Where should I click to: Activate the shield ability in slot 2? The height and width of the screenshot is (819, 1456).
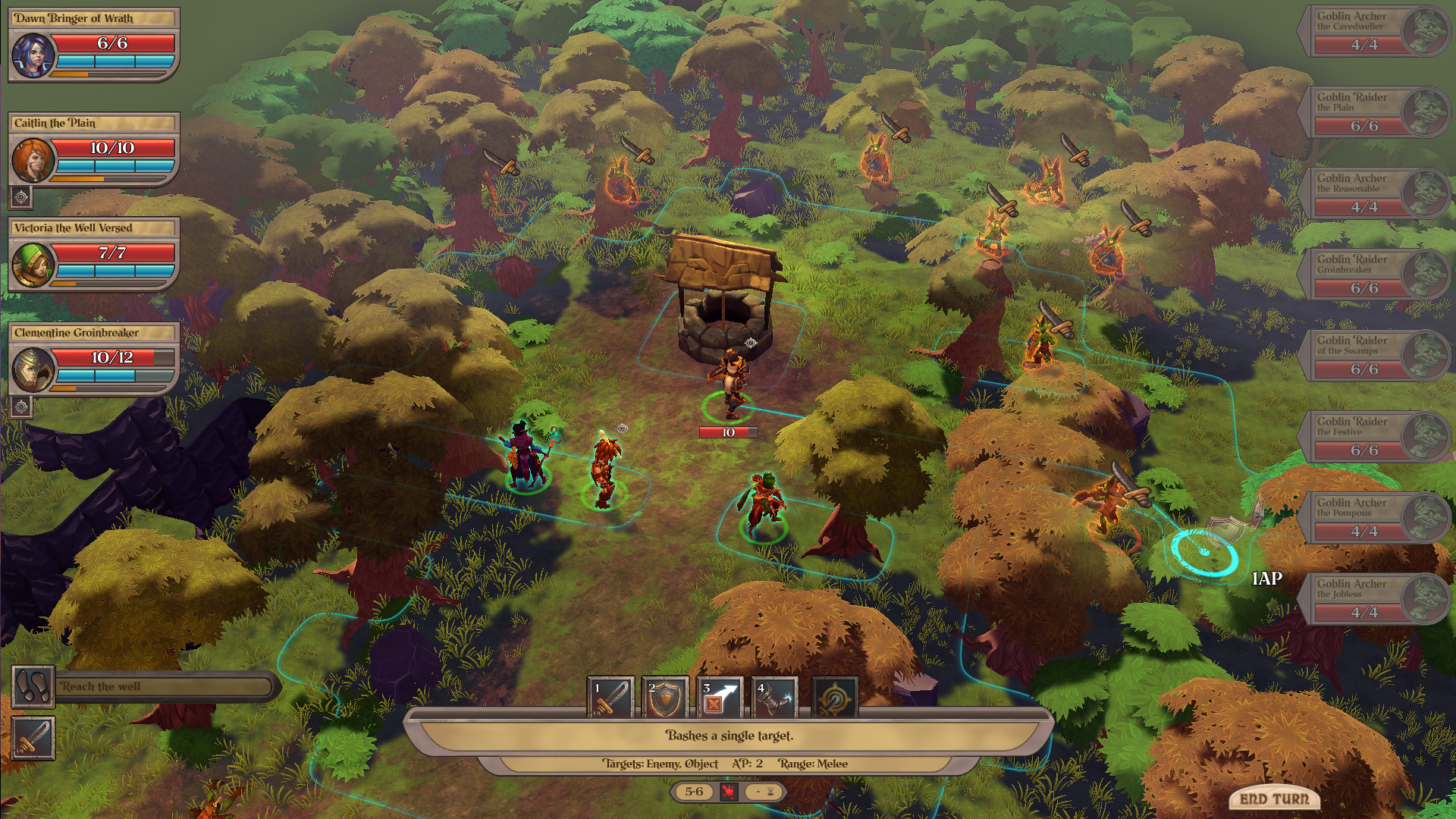tap(665, 697)
